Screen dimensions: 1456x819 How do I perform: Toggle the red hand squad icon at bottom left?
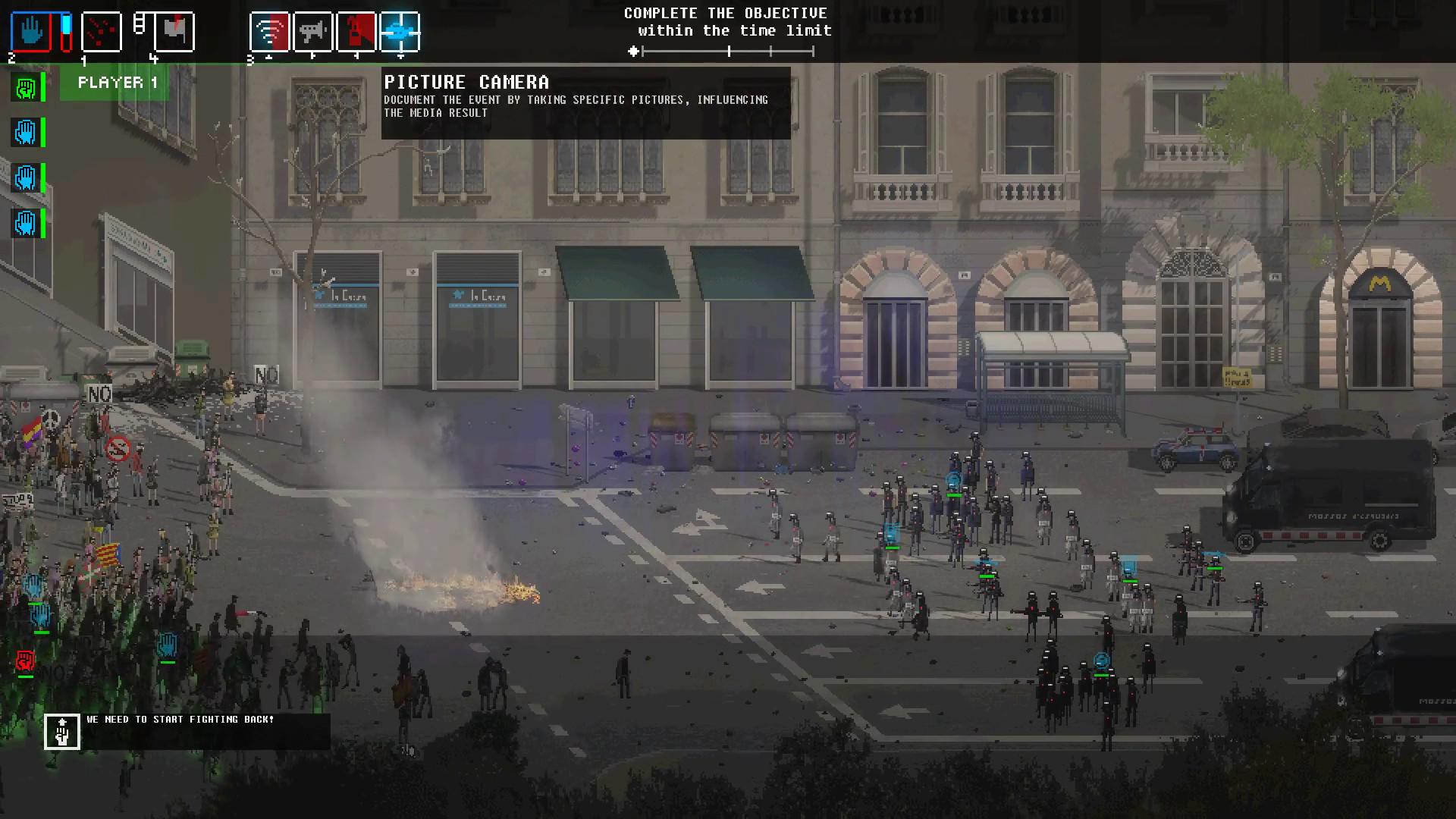(25, 661)
